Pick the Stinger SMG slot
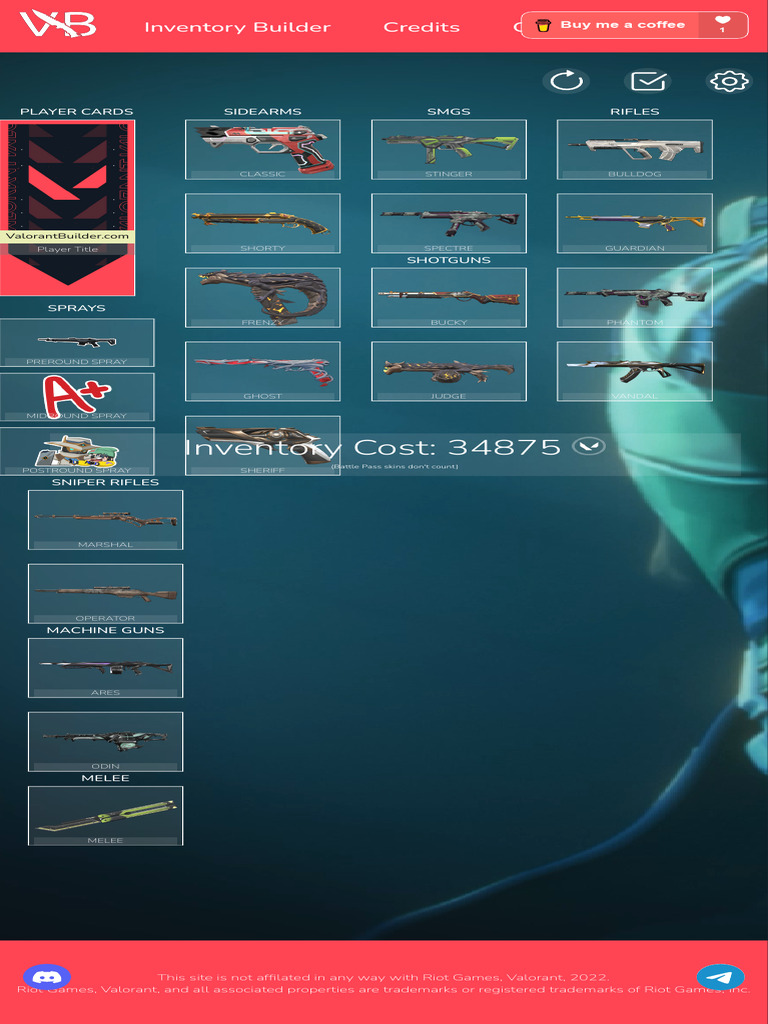 448,149
